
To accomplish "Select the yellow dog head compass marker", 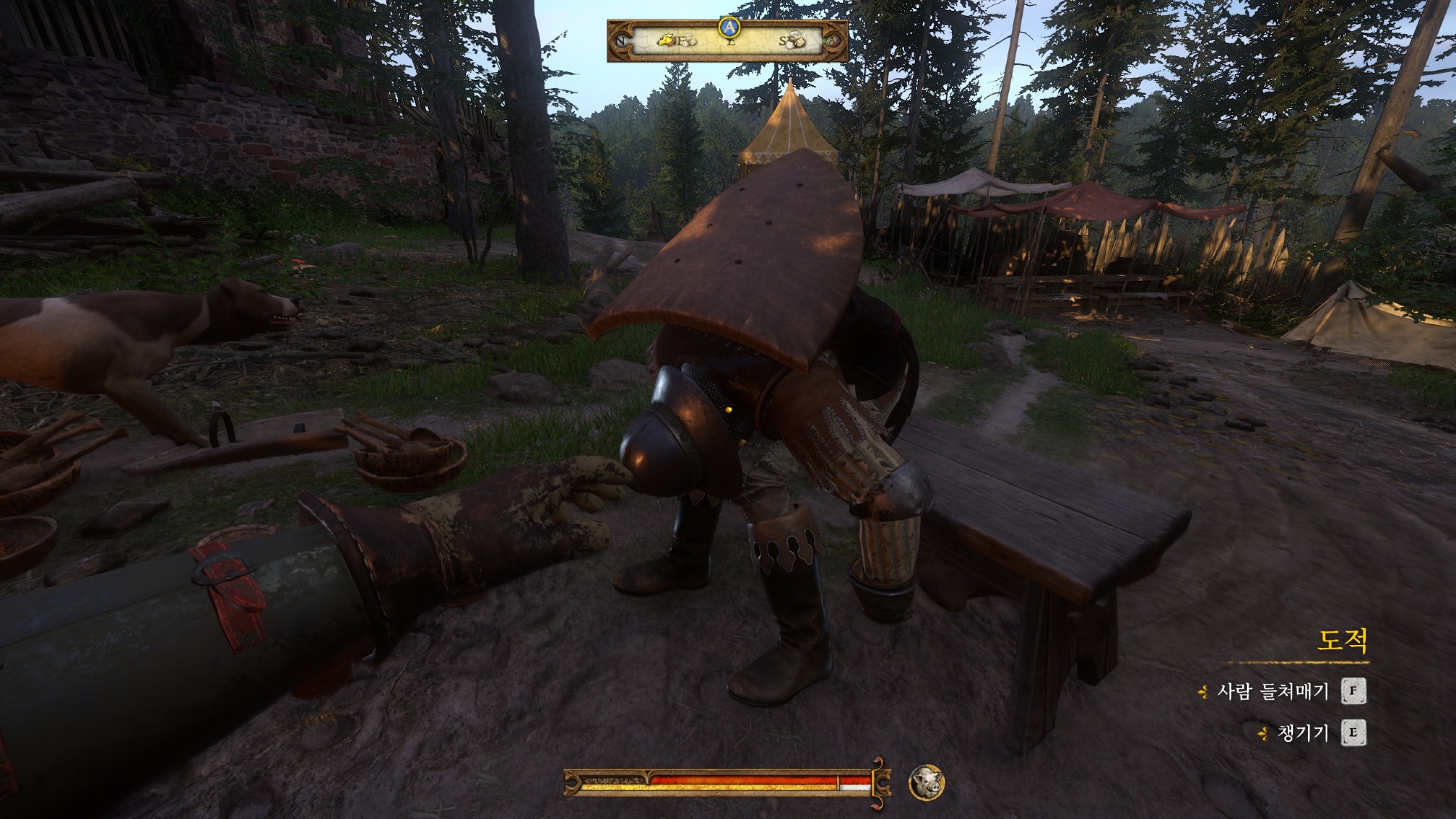I will point(668,40).
